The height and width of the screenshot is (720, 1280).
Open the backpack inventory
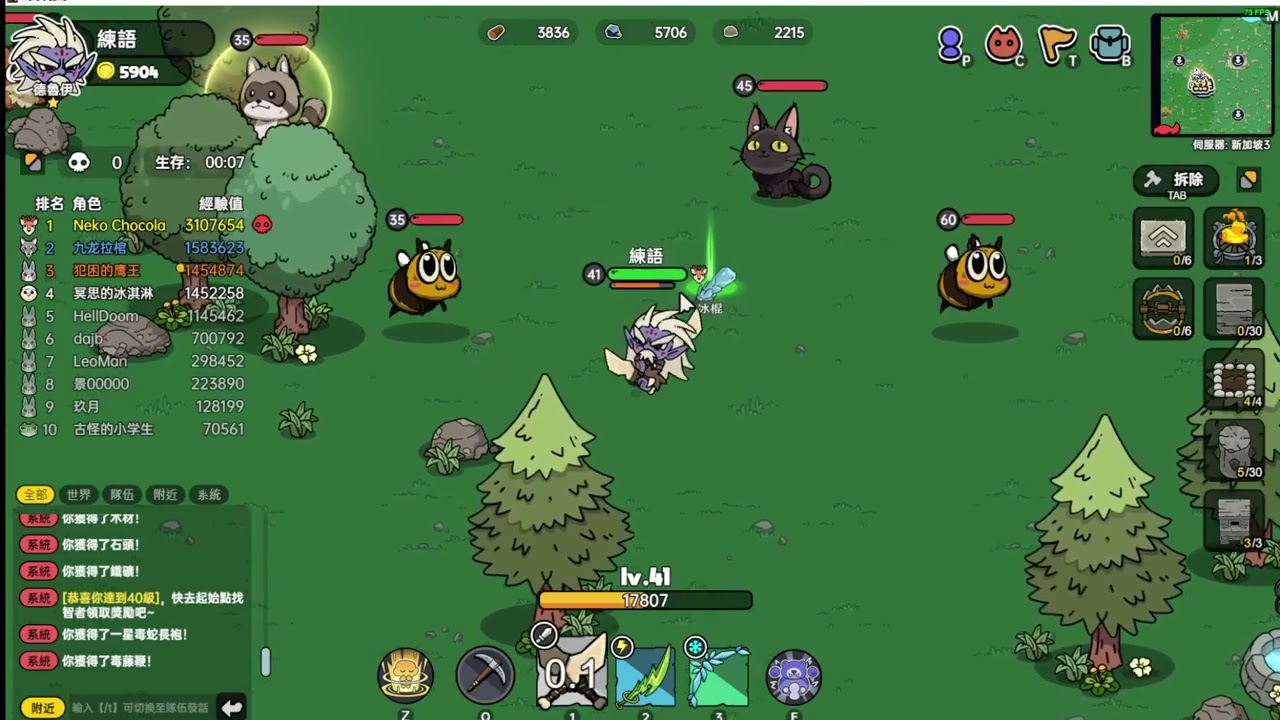pos(1110,43)
